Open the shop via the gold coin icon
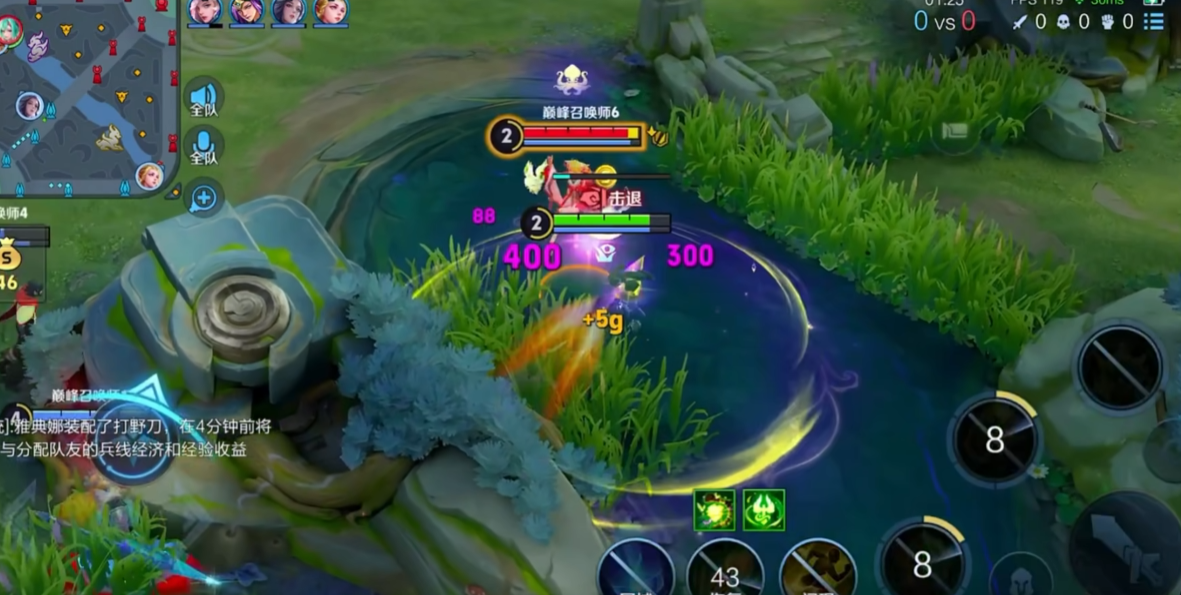The width and height of the screenshot is (1181, 595). pos(10,259)
